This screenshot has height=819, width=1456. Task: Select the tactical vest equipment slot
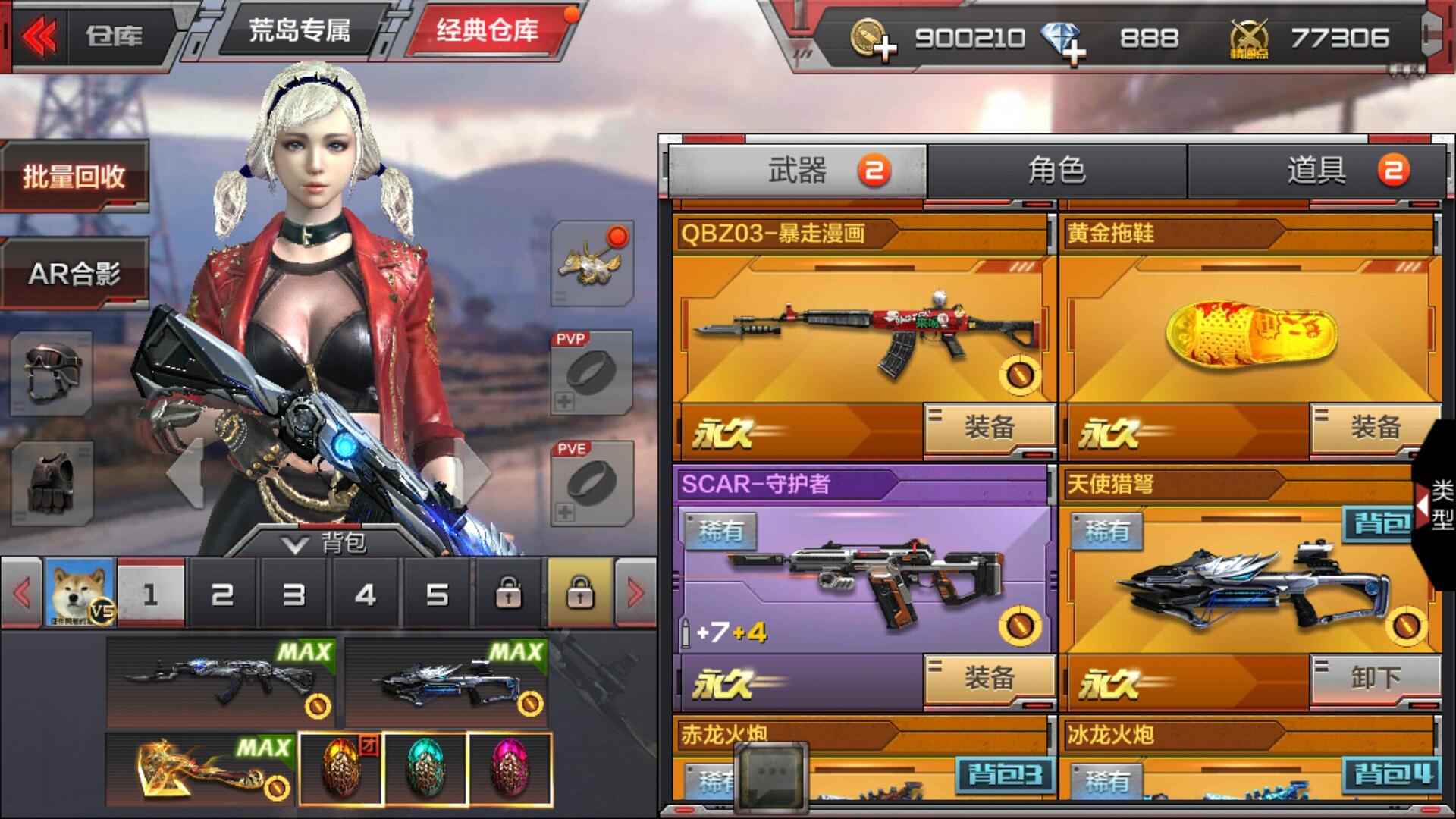[x=52, y=484]
